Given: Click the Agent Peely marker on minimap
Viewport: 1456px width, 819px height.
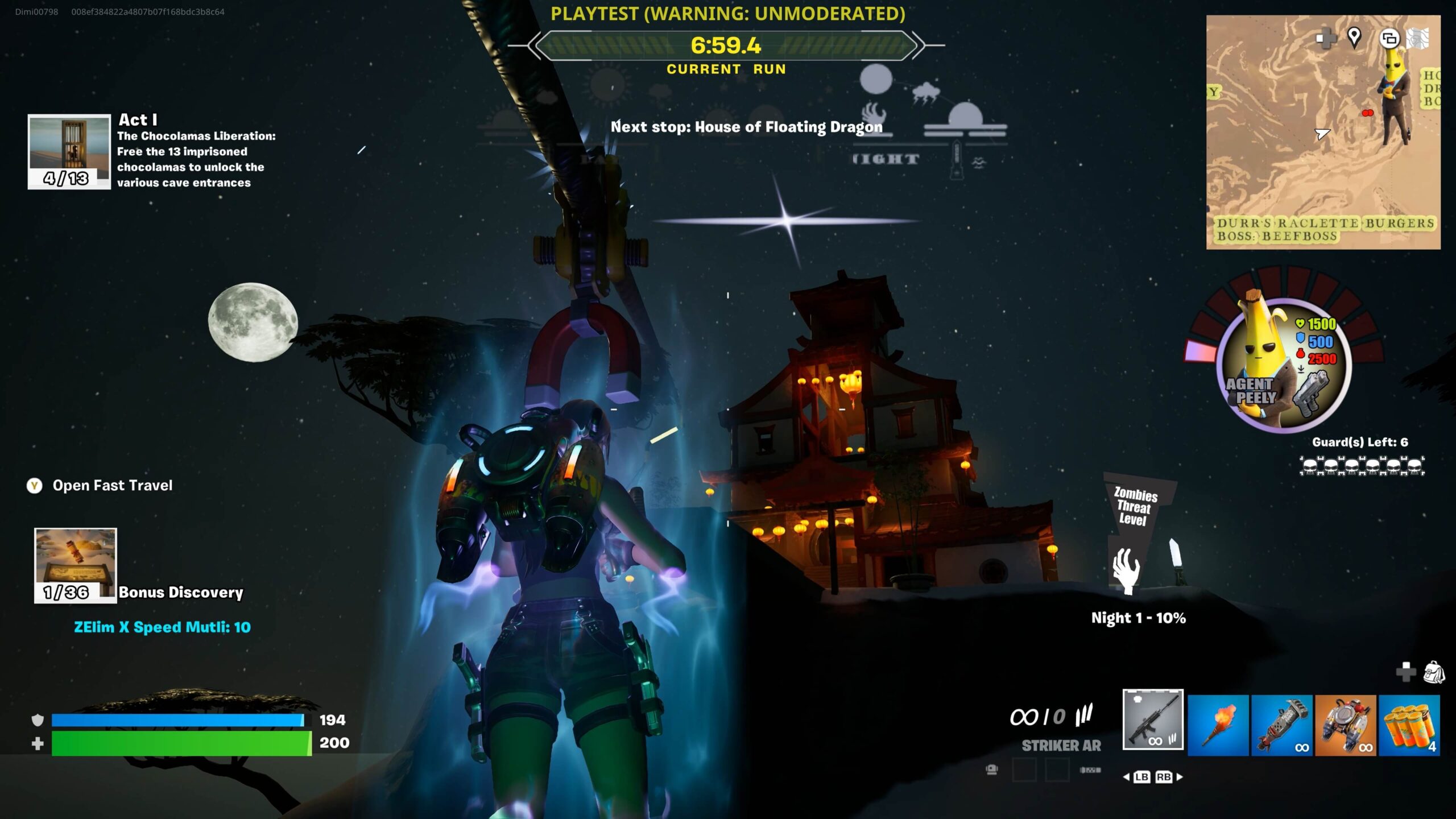Looking at the screenshot, I should (x=1396, y=97).
